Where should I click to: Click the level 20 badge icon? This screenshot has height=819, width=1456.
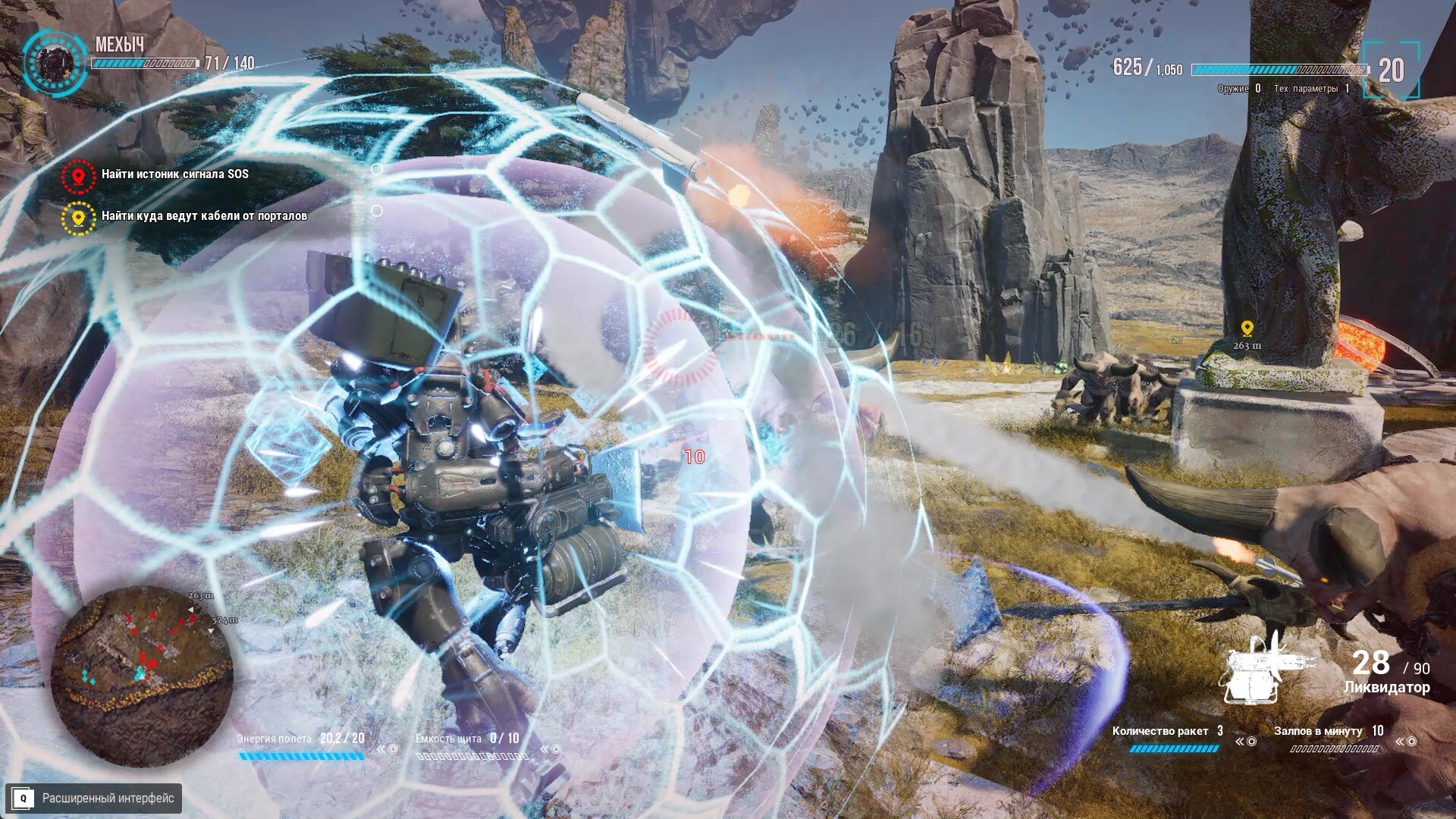[1393, 71]
